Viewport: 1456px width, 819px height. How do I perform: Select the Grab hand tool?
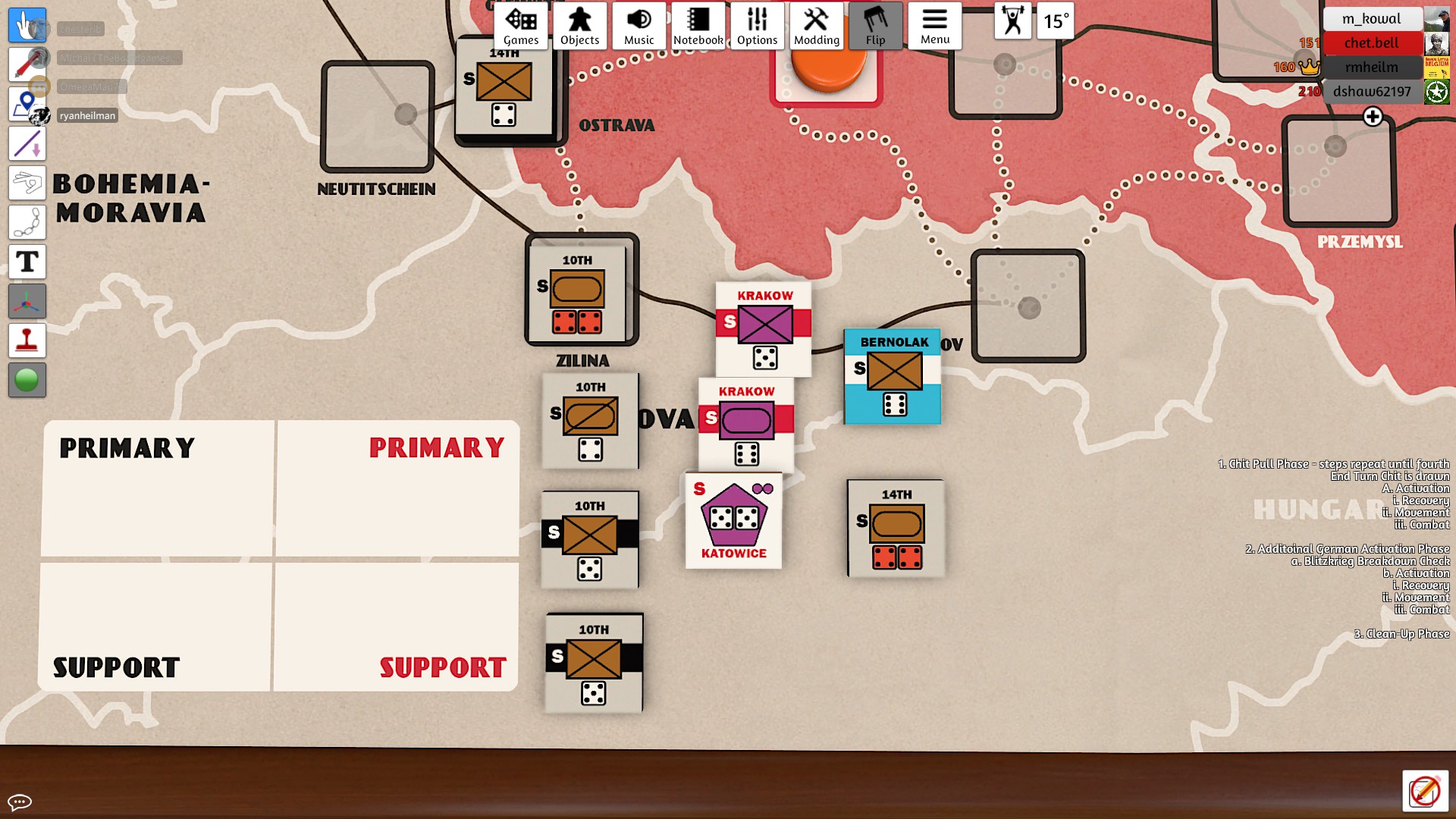tap(27, 25)
